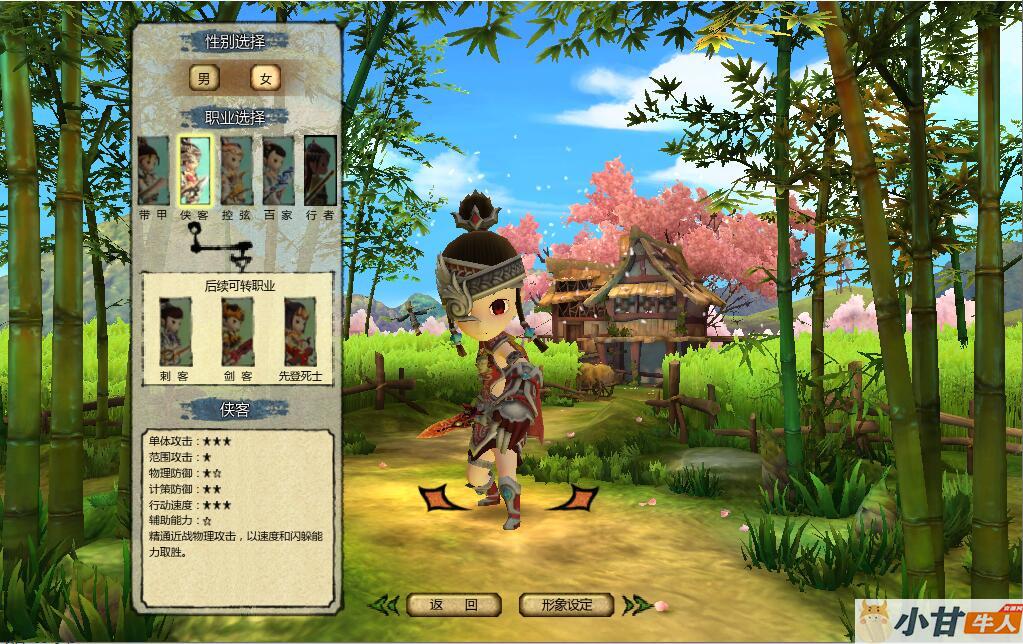Pick the 百家 class portrait
The image size is (1023, 644).
[278, 171]
